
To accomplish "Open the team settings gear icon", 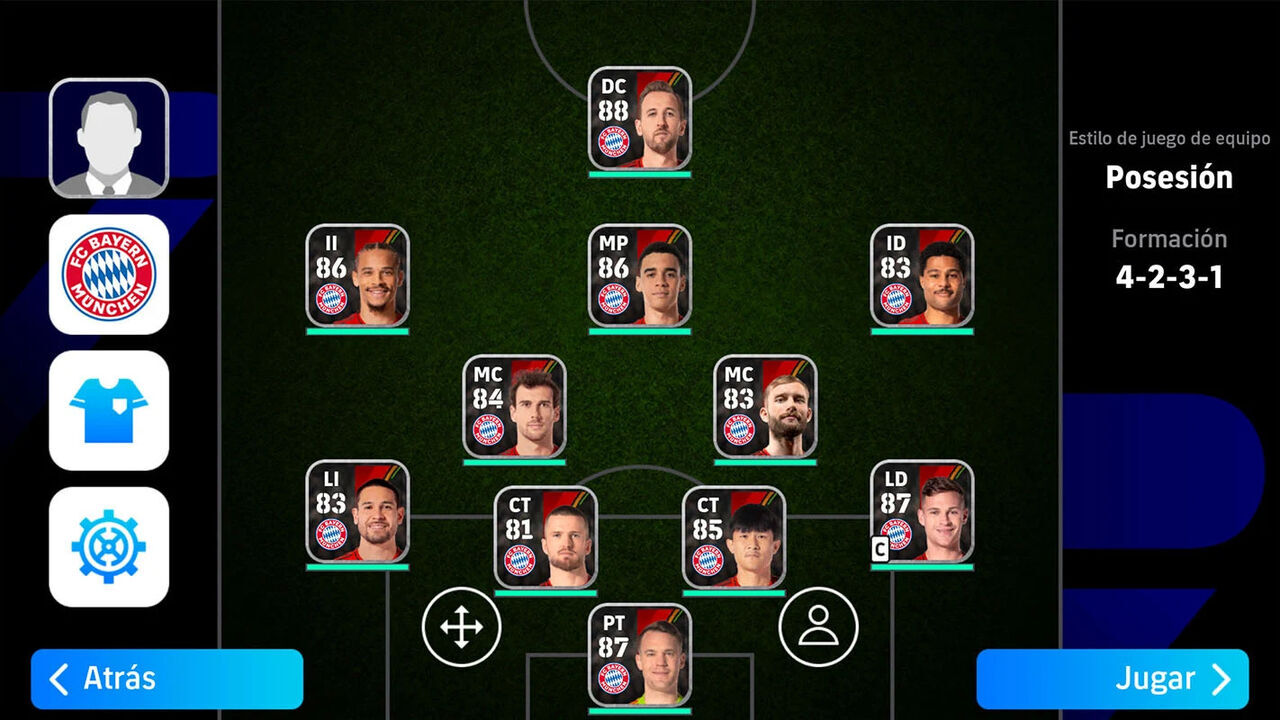I will (x=108, y=548).
